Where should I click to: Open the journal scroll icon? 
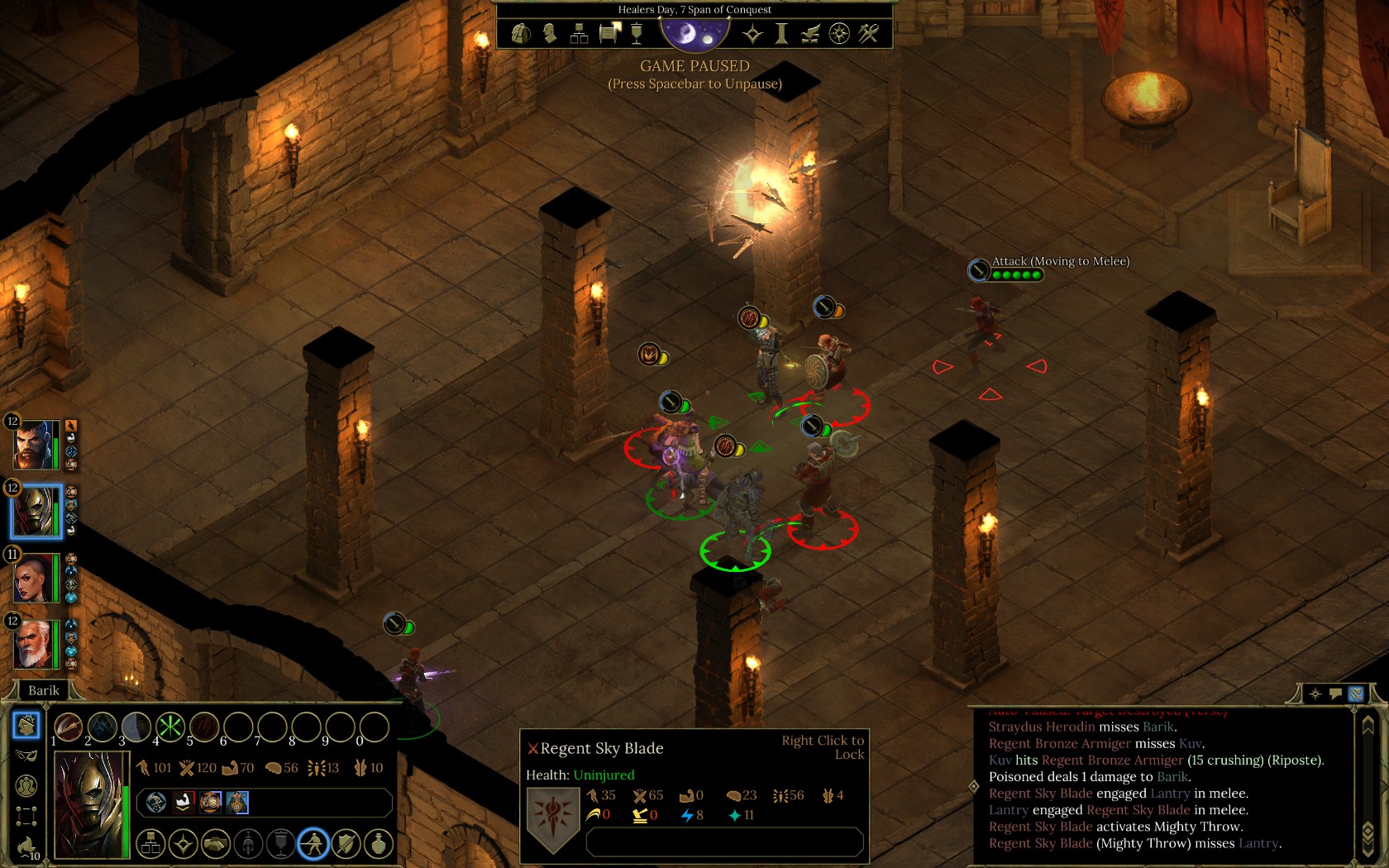609,33
